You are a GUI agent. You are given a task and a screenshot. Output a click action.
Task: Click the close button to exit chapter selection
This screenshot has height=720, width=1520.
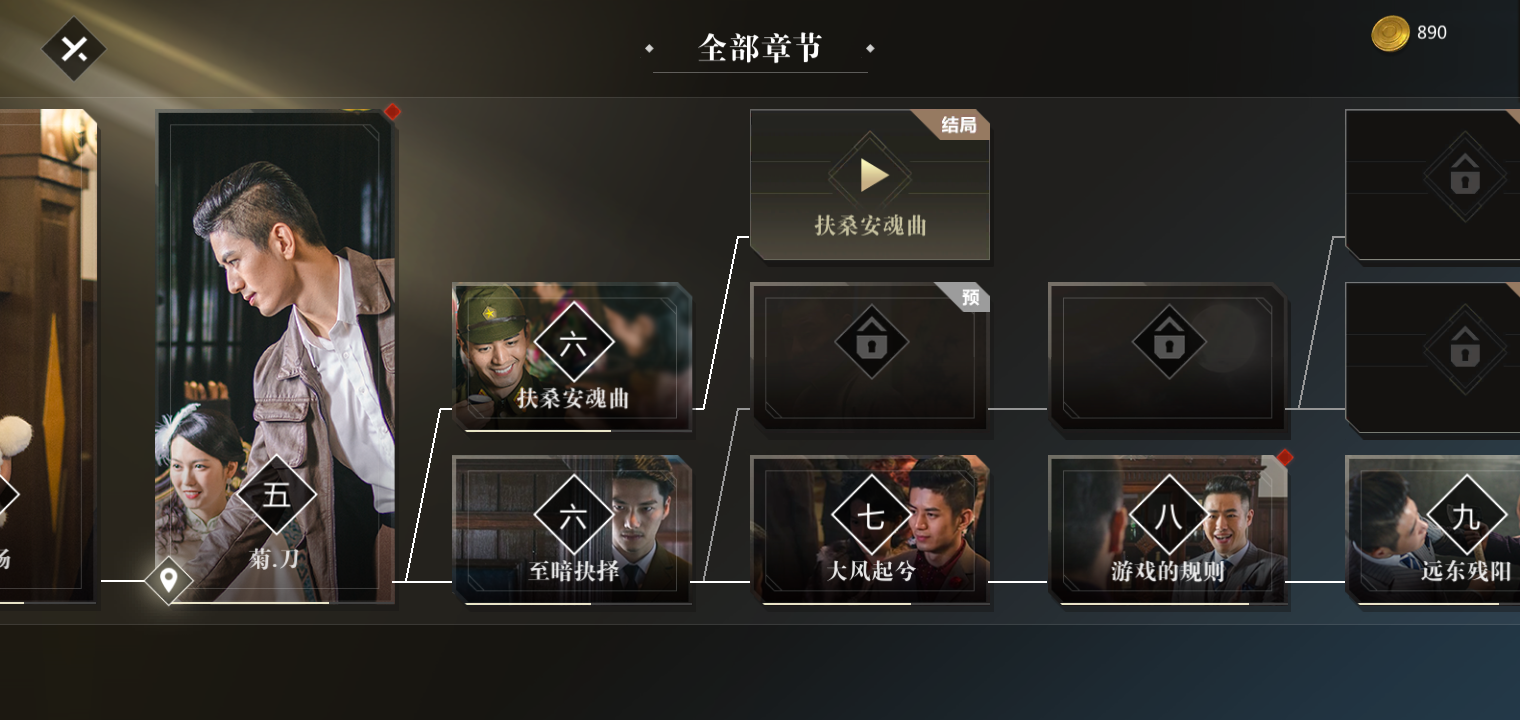pyautogui.click(x=73, y=47)
